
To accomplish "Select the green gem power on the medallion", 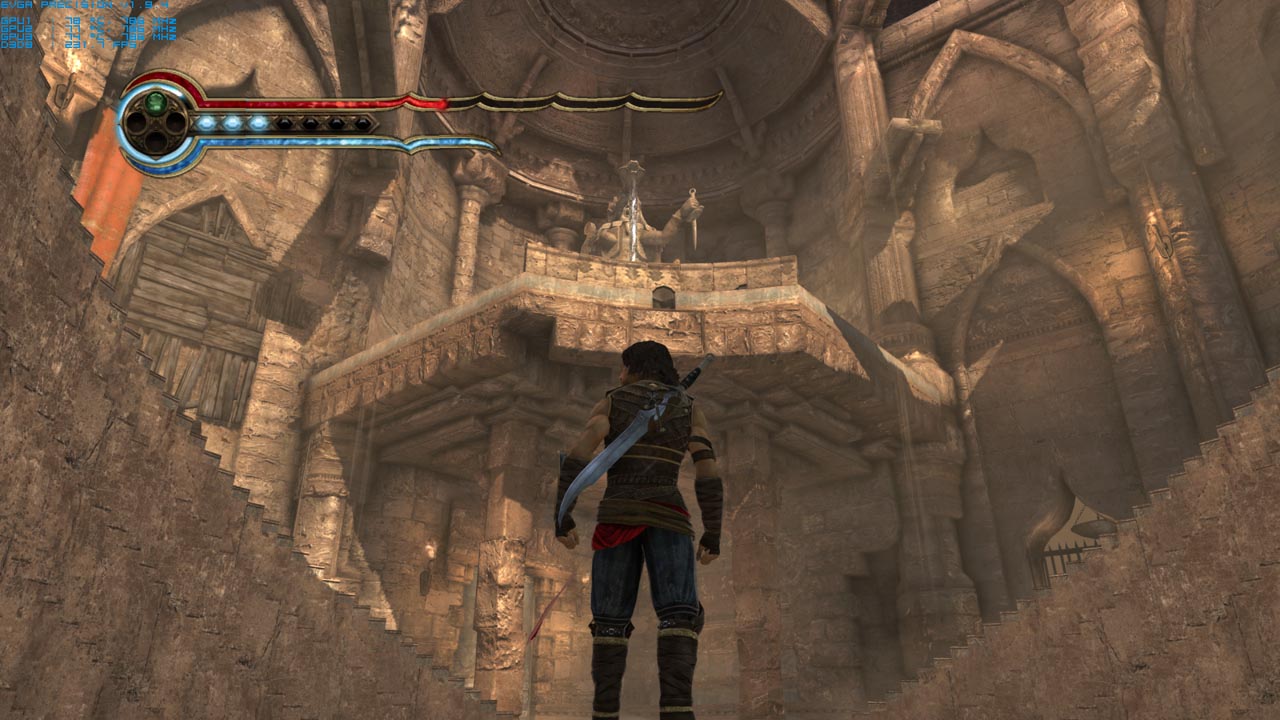I will [x=155, y=102].
